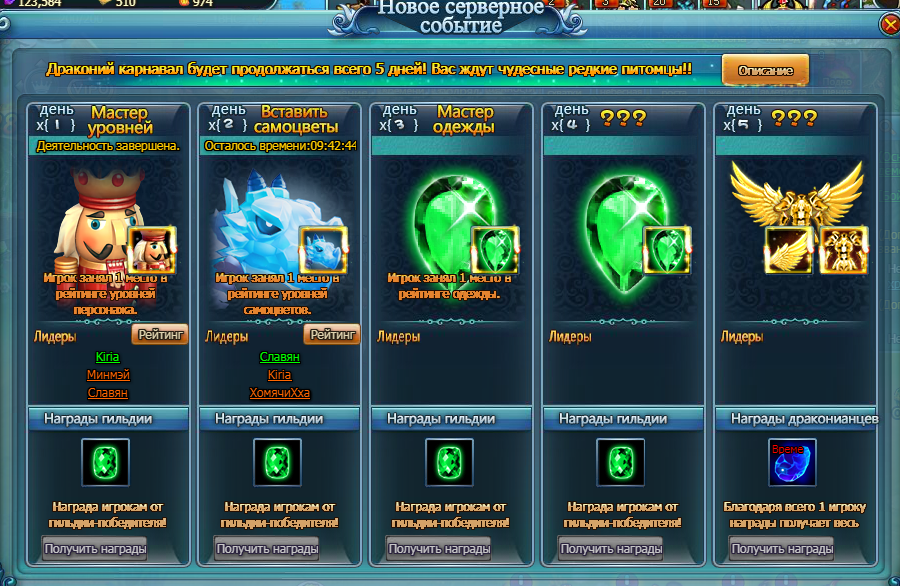
Task: Claim Получить награды under Награды драконианцев
Action: click(x=782, y=548)
